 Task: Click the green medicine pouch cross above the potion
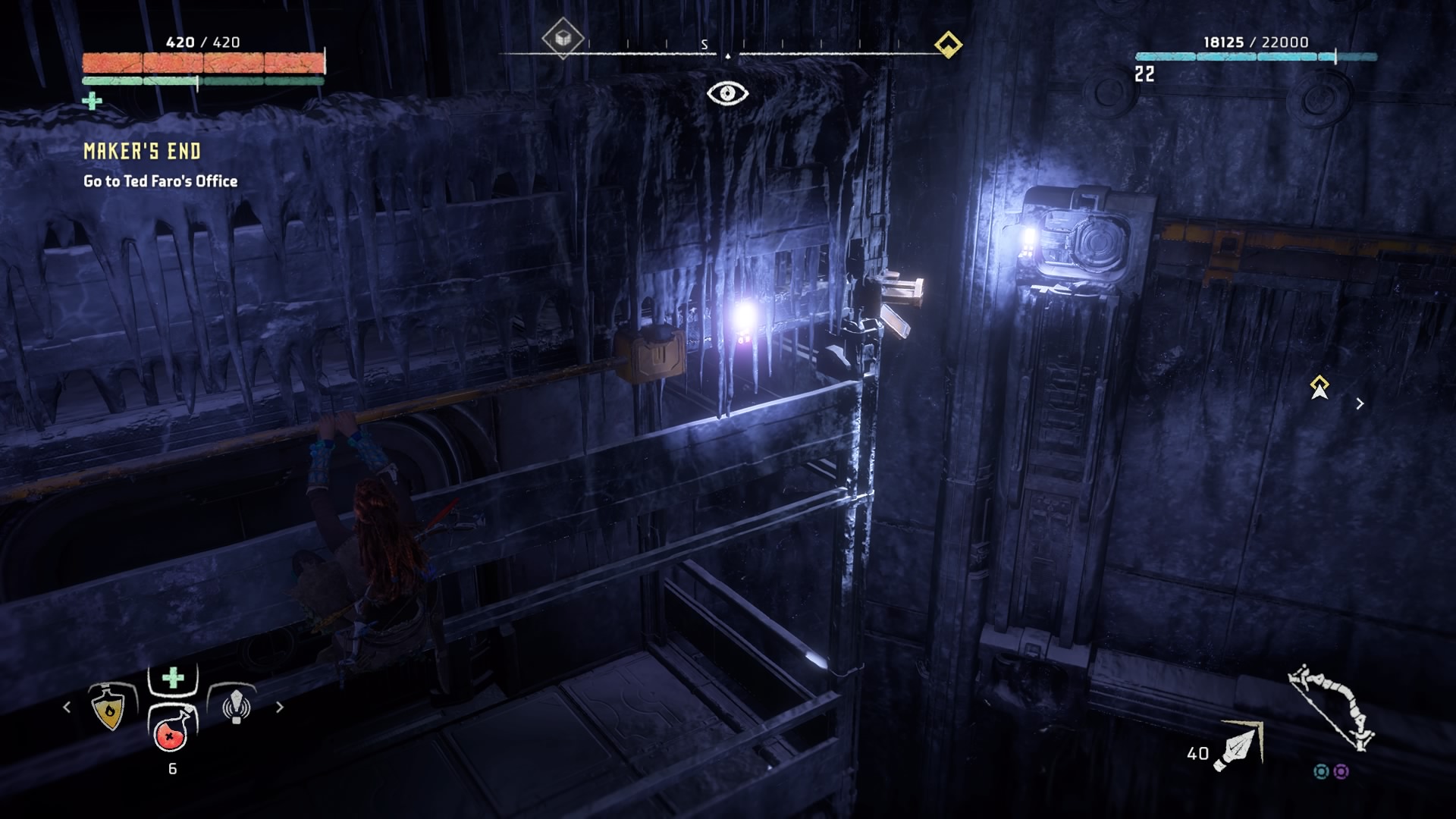point(174,677)
